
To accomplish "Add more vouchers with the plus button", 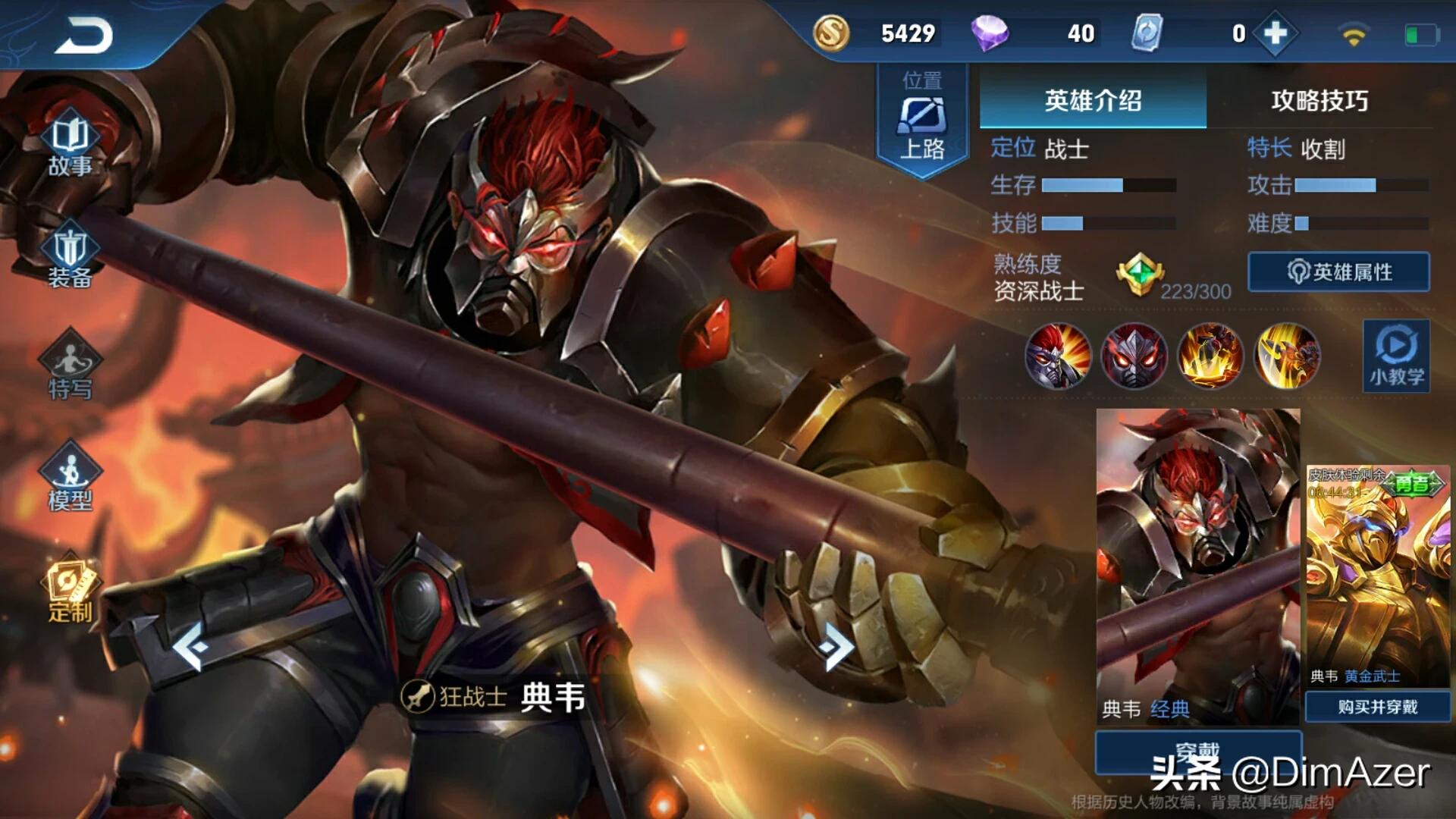I will click(x=1276, y=33).
